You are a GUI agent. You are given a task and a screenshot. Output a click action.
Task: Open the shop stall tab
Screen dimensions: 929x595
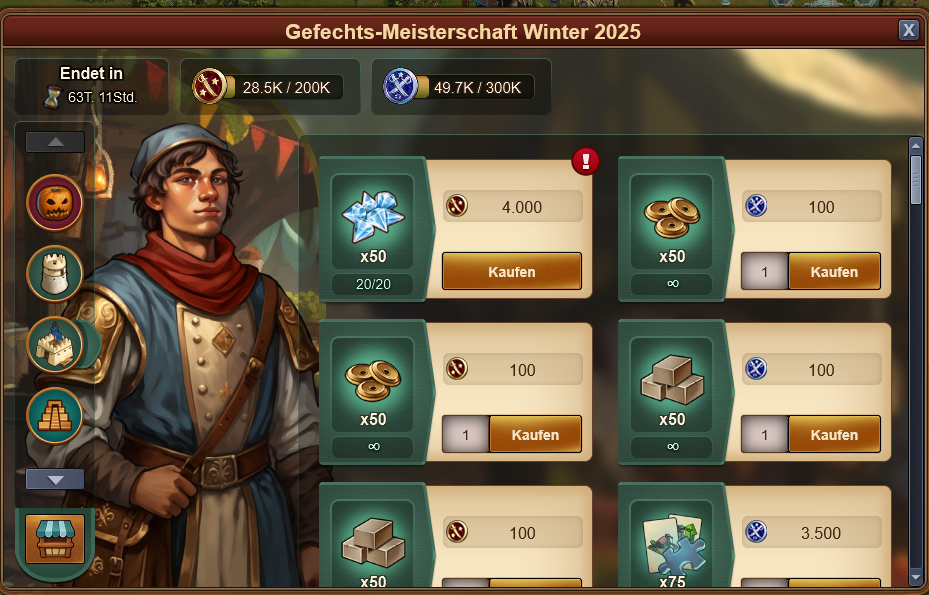click(x=54, y=539)
